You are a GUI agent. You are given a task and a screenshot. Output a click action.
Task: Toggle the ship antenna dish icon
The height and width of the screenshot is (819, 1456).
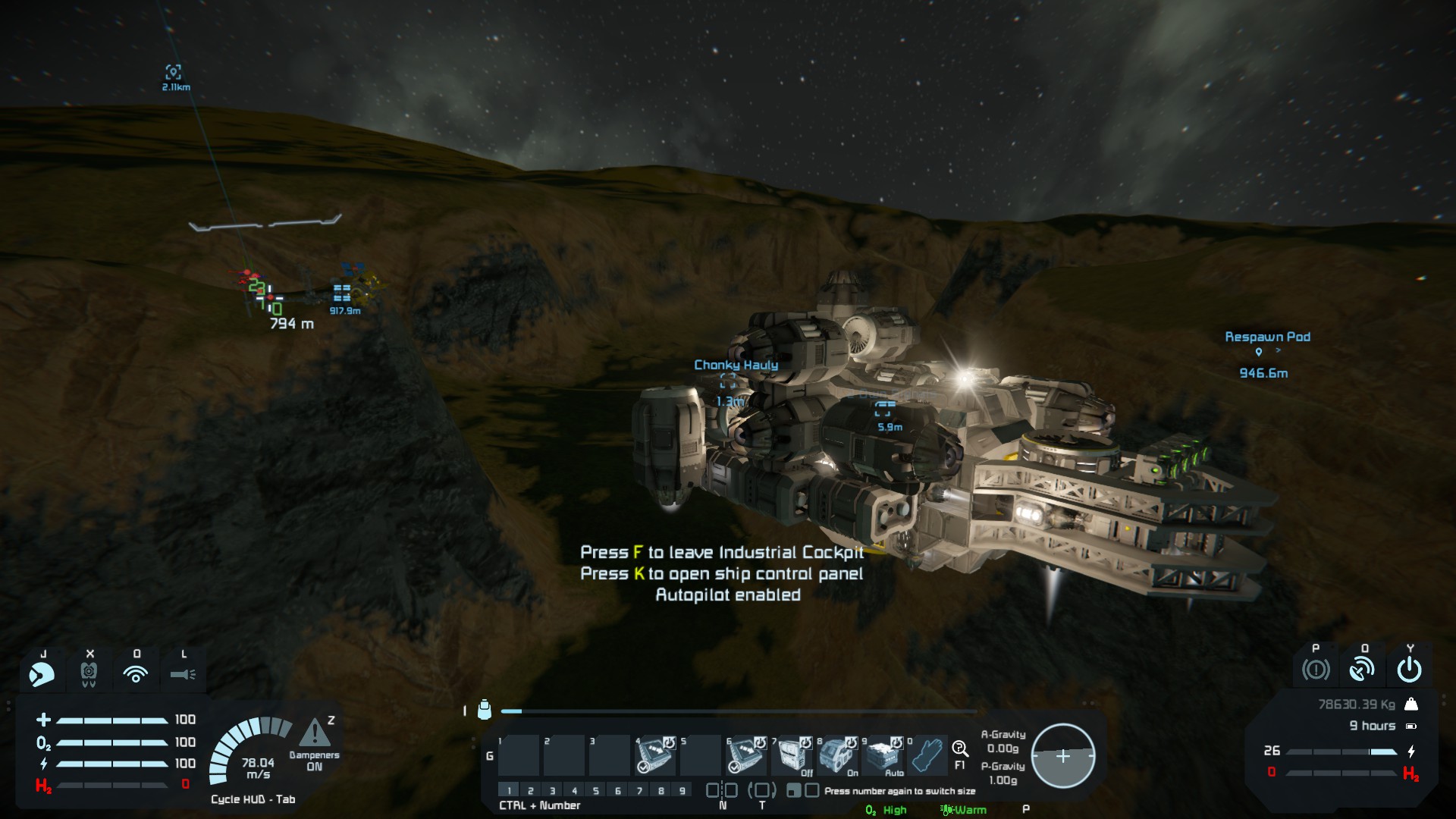pos(1363,670)
